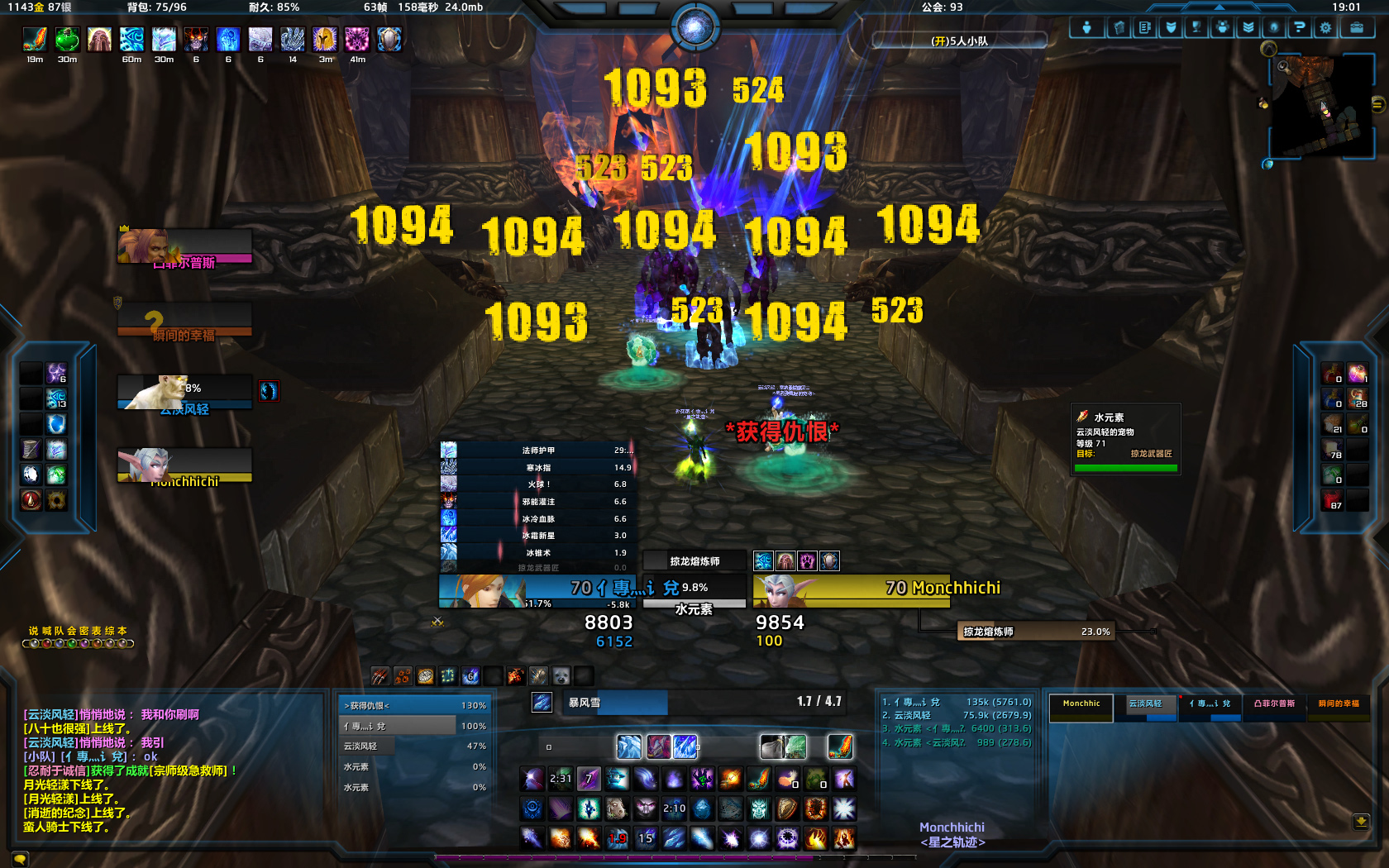Switch chat channel to 队 tab
The image size is (1389, 868).
(x=57, y=630)
